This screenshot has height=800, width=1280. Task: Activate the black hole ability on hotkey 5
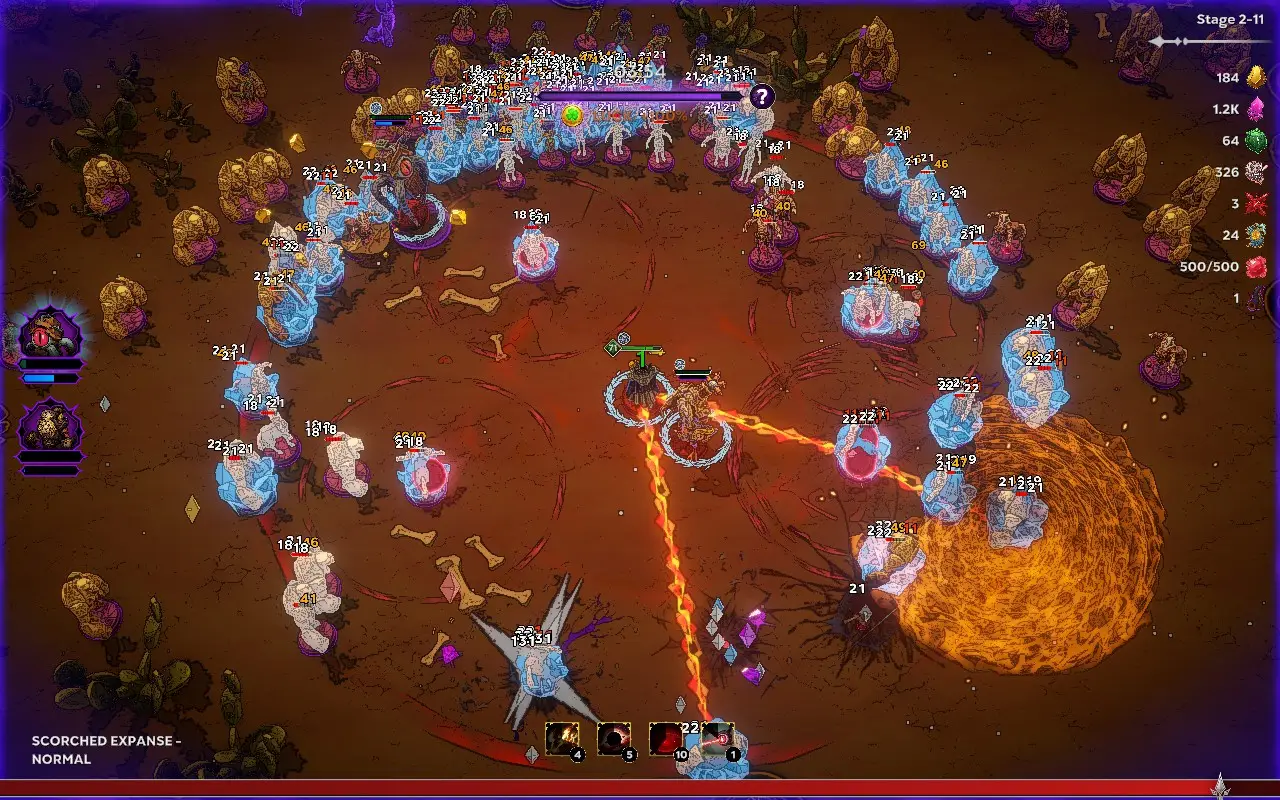615,738
